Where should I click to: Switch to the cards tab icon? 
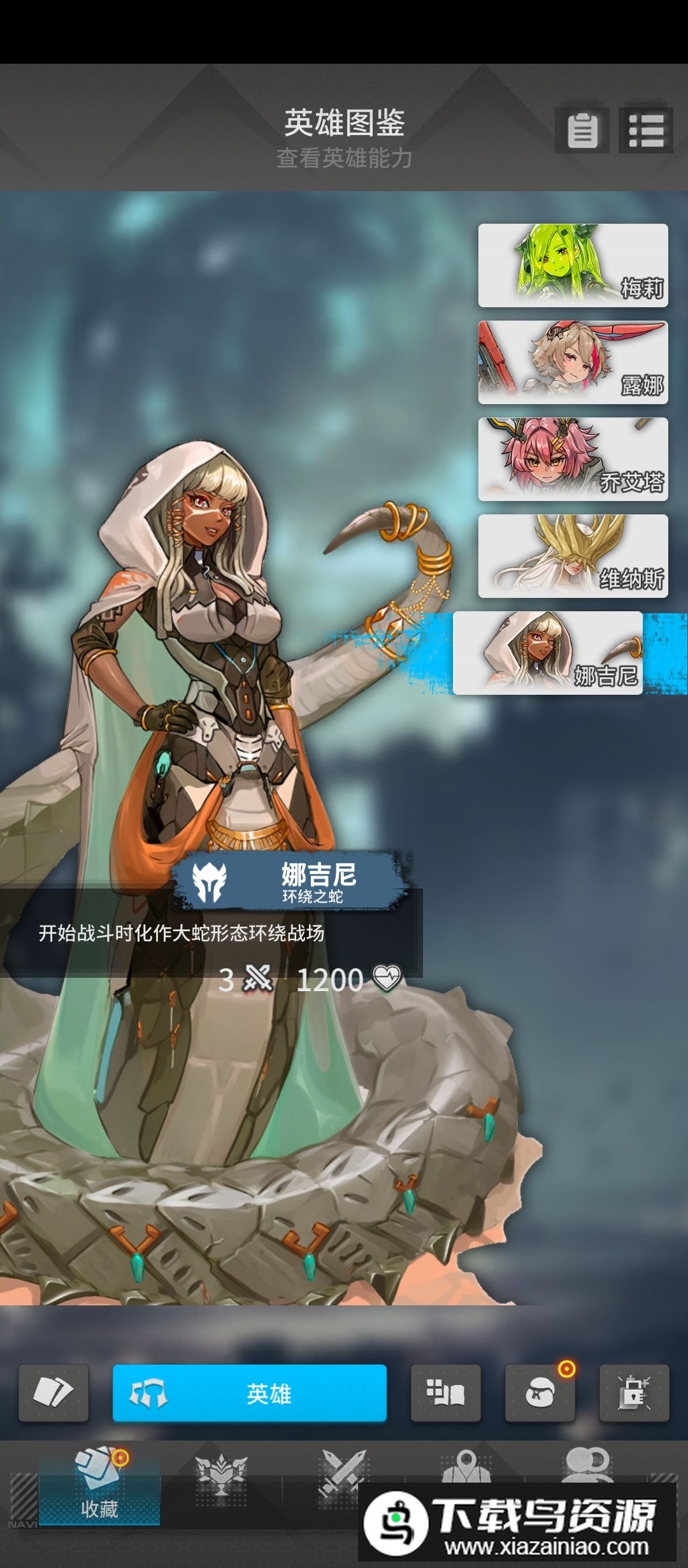tap(54, 1393)
